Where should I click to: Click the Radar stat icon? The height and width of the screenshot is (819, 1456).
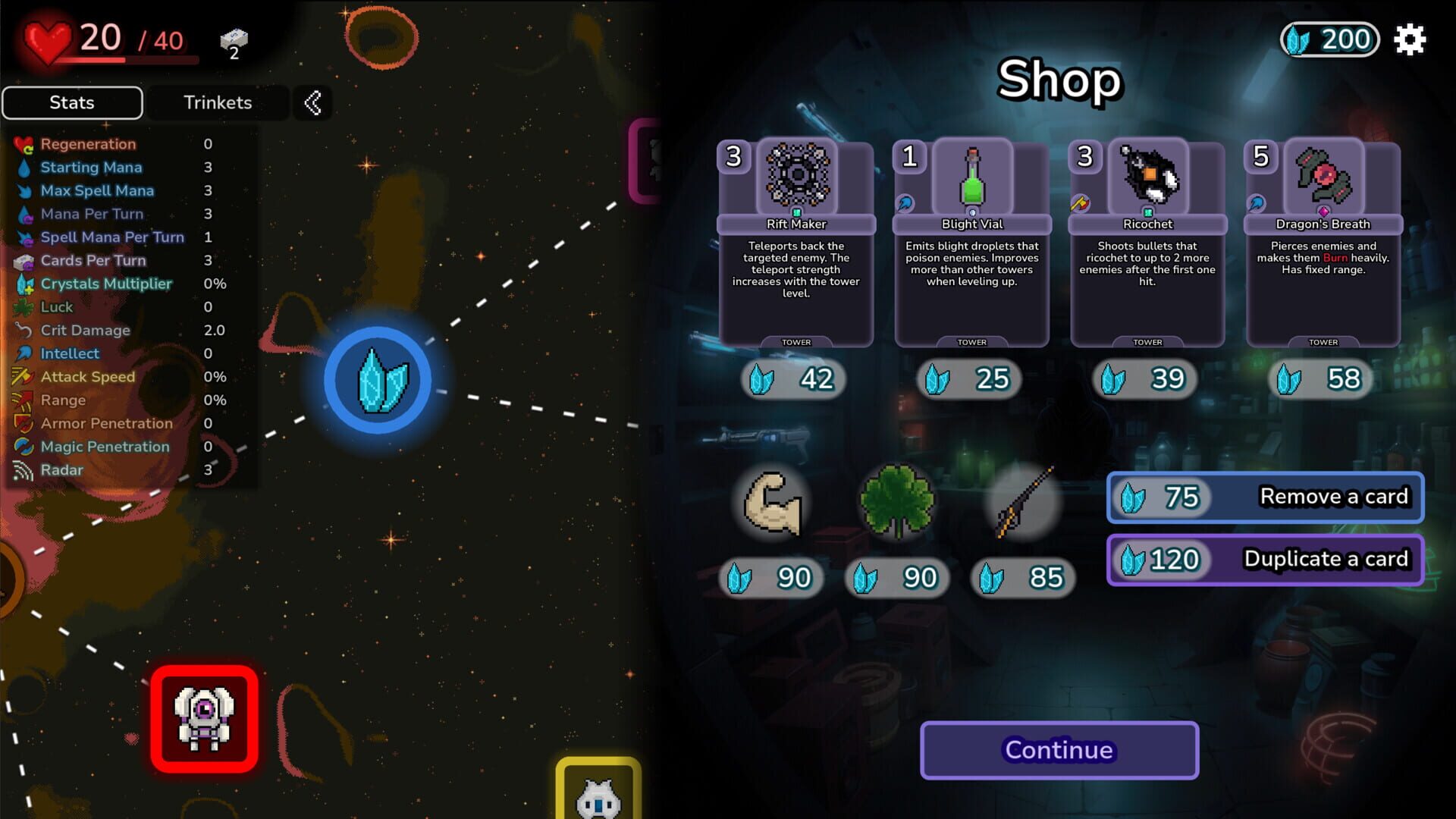23,470
